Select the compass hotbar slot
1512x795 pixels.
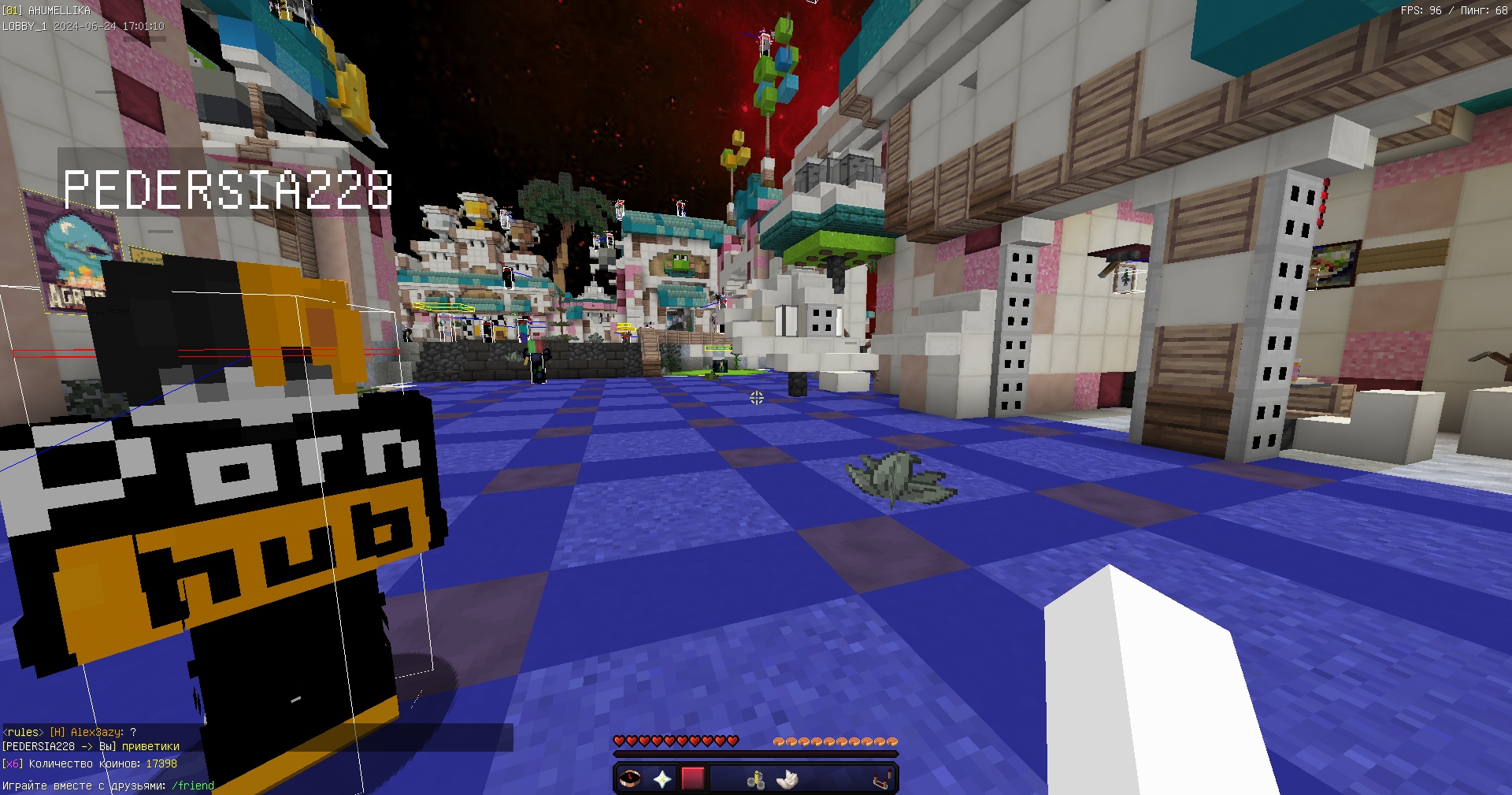click(630, 778)
